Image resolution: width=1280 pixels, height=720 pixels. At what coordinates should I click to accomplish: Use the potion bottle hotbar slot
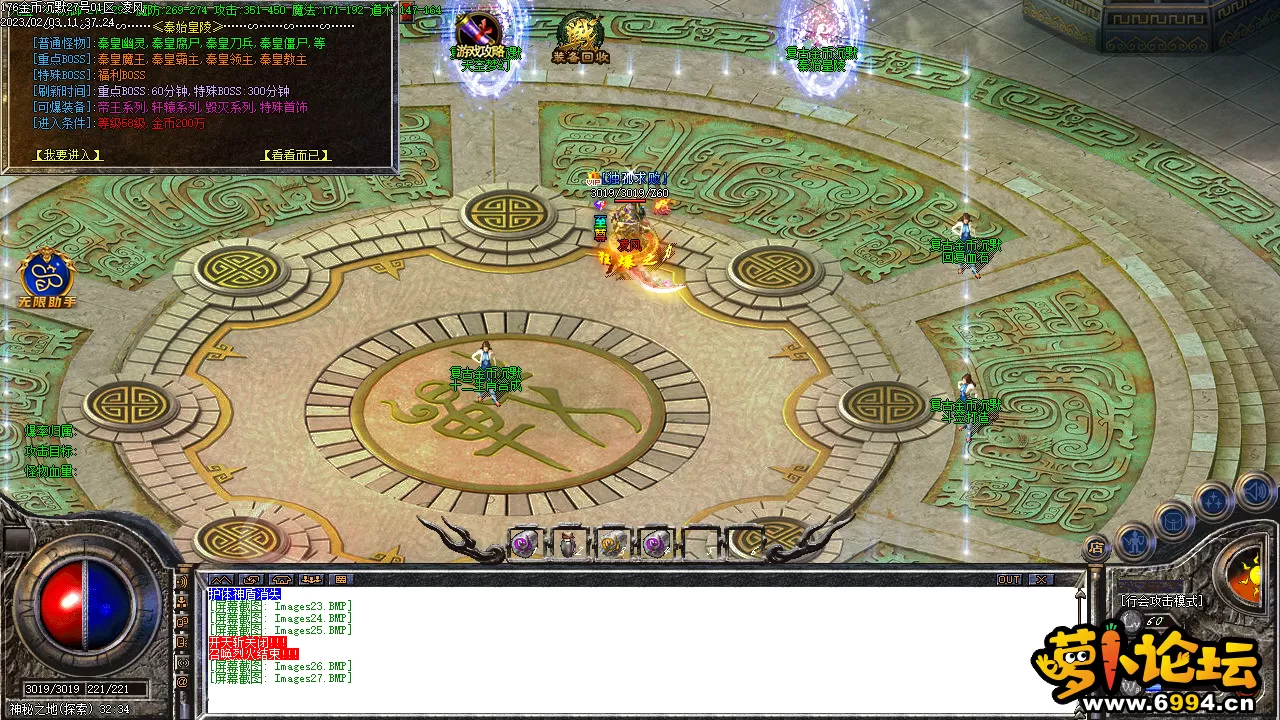pos(568,544)
